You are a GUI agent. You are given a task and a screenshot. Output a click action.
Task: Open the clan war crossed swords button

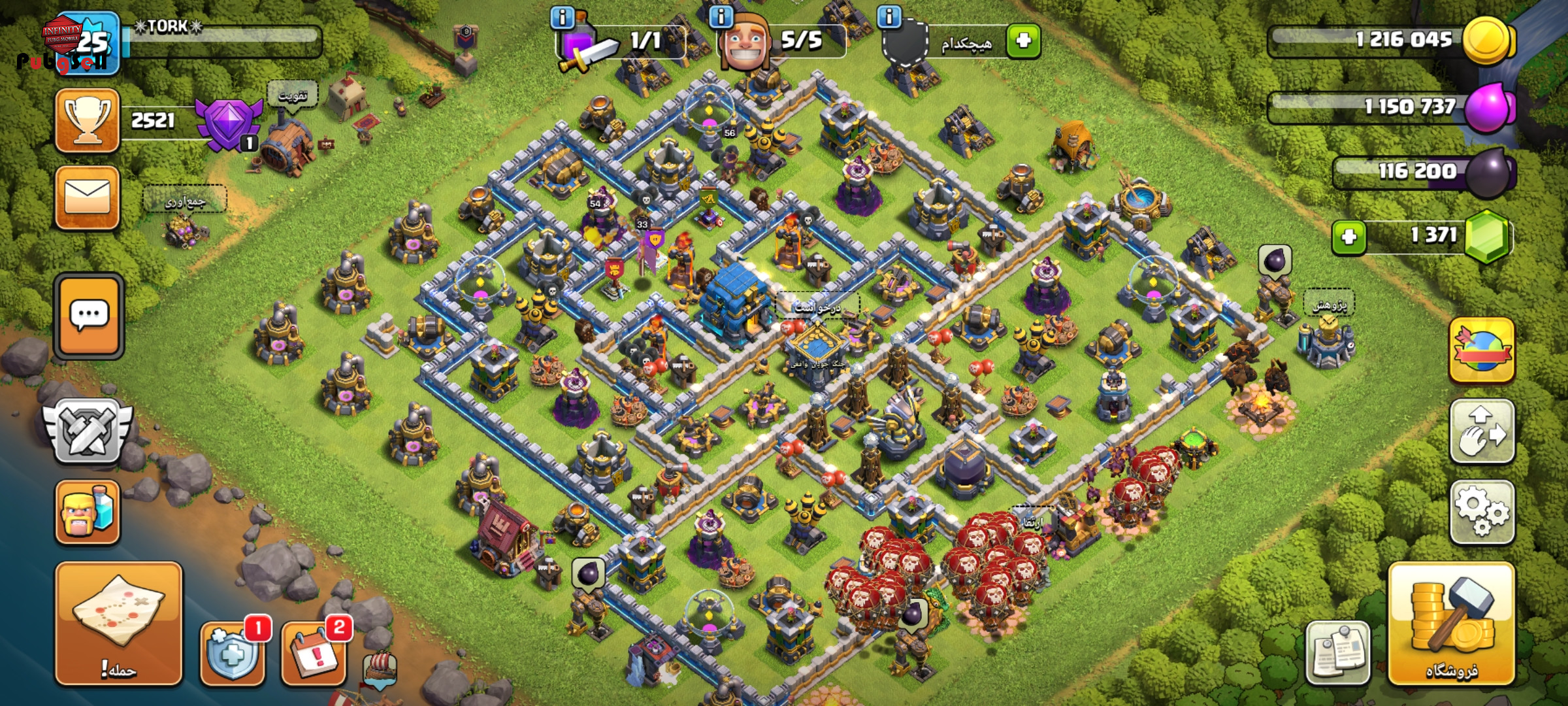(x=88, y=431)
